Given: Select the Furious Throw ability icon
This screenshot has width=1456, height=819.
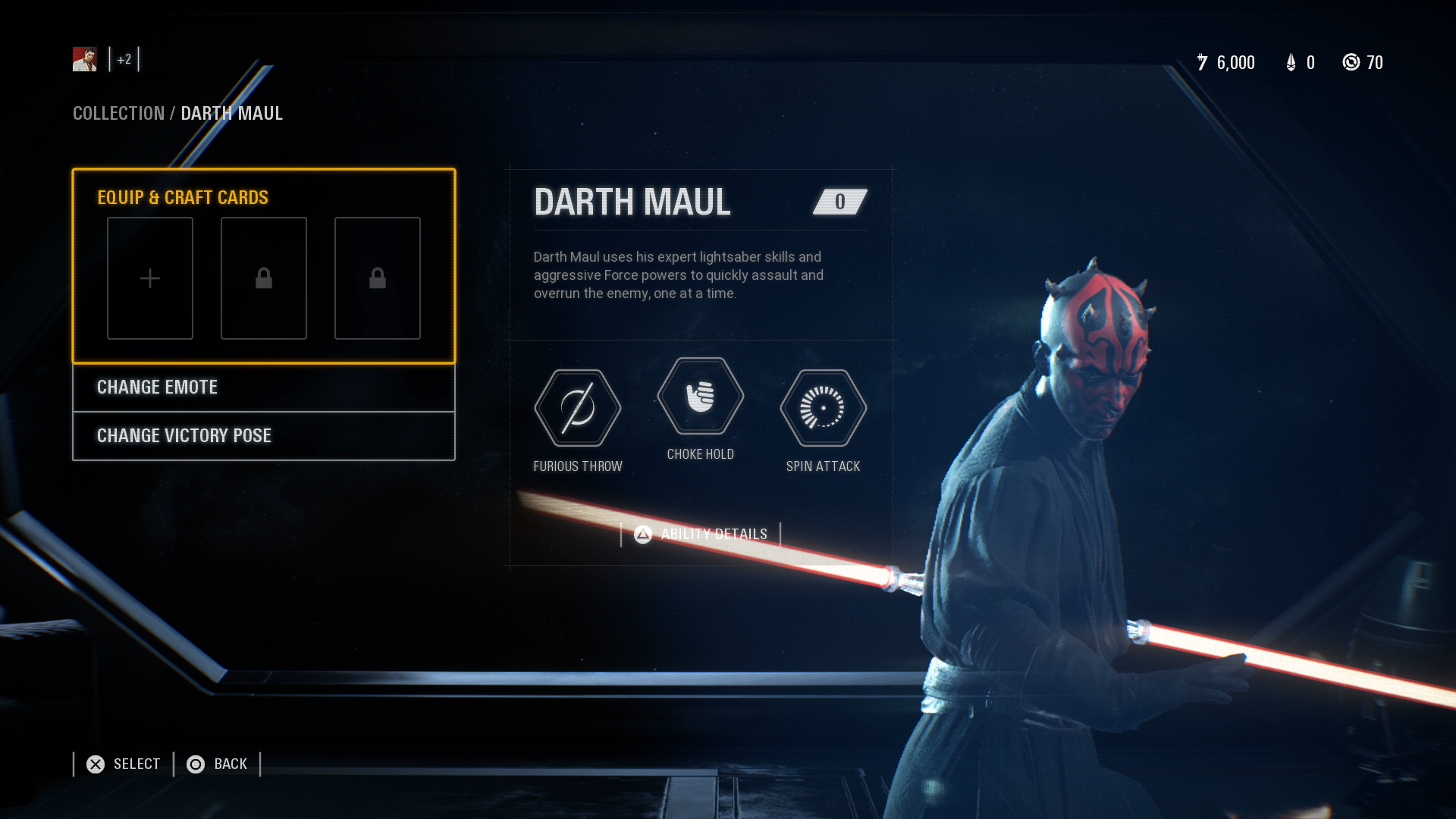Looking at the screenshot, I should coord(578,408).
